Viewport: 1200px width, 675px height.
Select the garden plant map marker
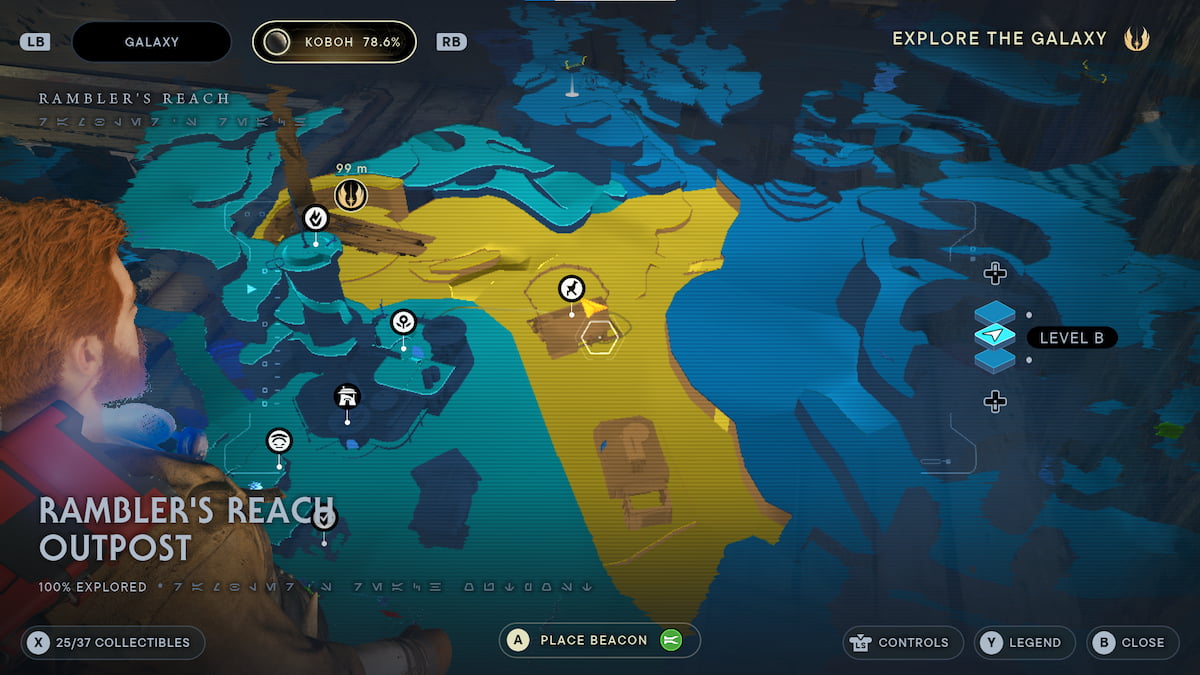click(403, 322)
